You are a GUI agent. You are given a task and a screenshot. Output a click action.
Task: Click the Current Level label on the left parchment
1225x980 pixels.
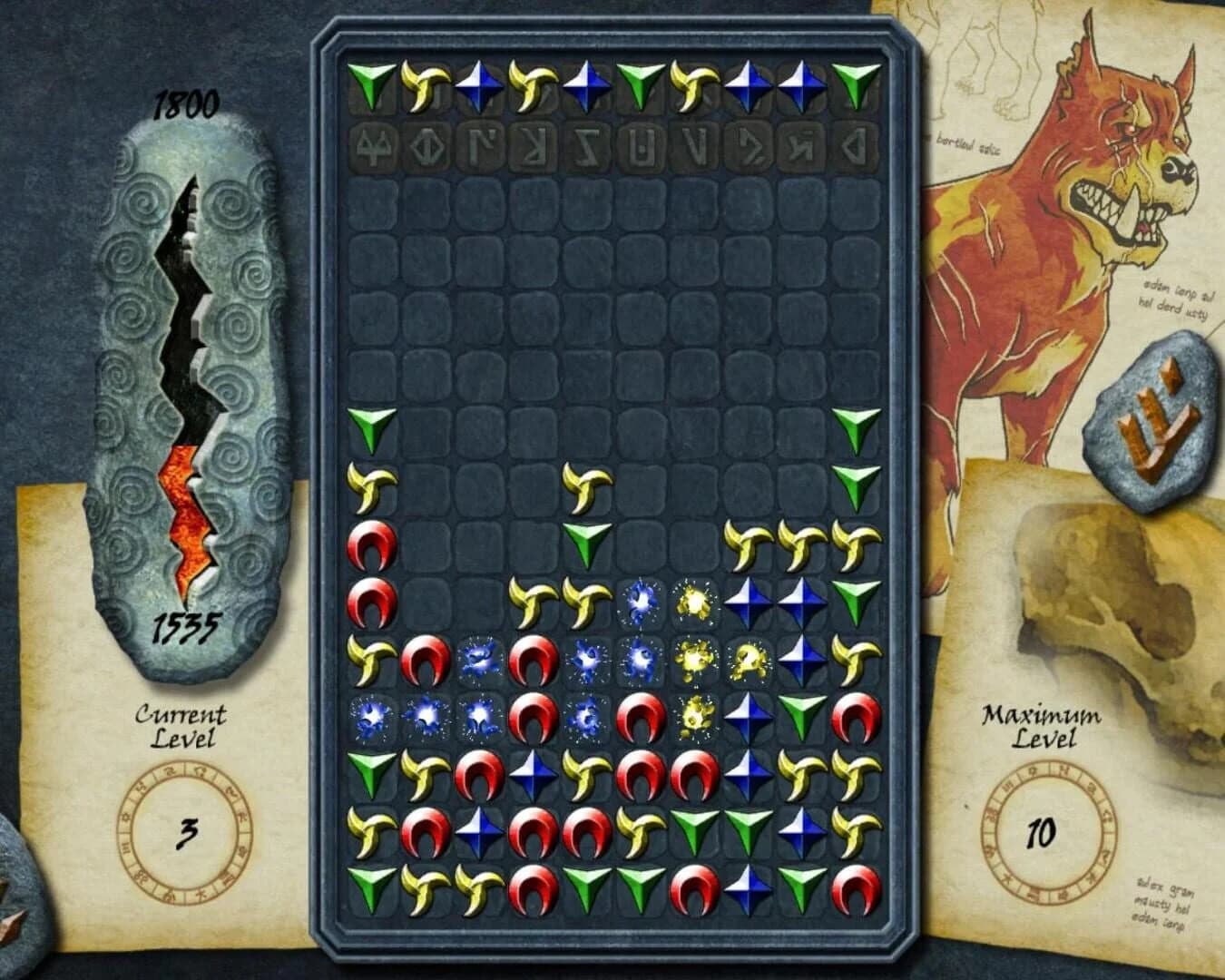(179, 726)
